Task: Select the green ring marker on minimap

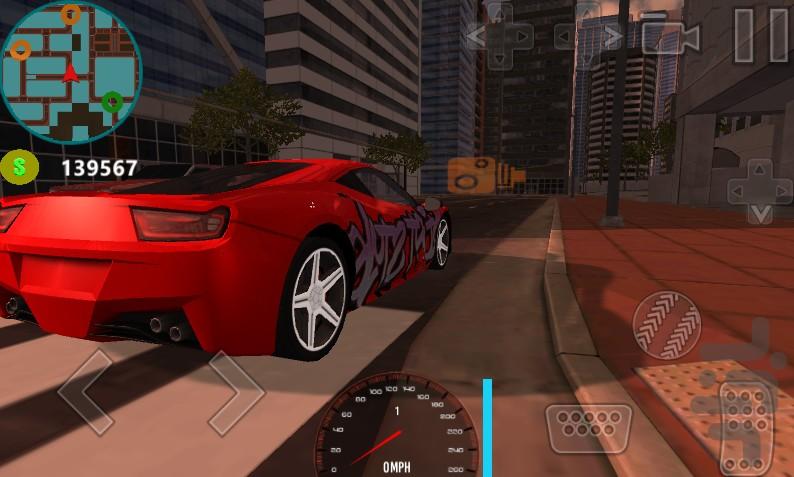Action: [112, 101]
